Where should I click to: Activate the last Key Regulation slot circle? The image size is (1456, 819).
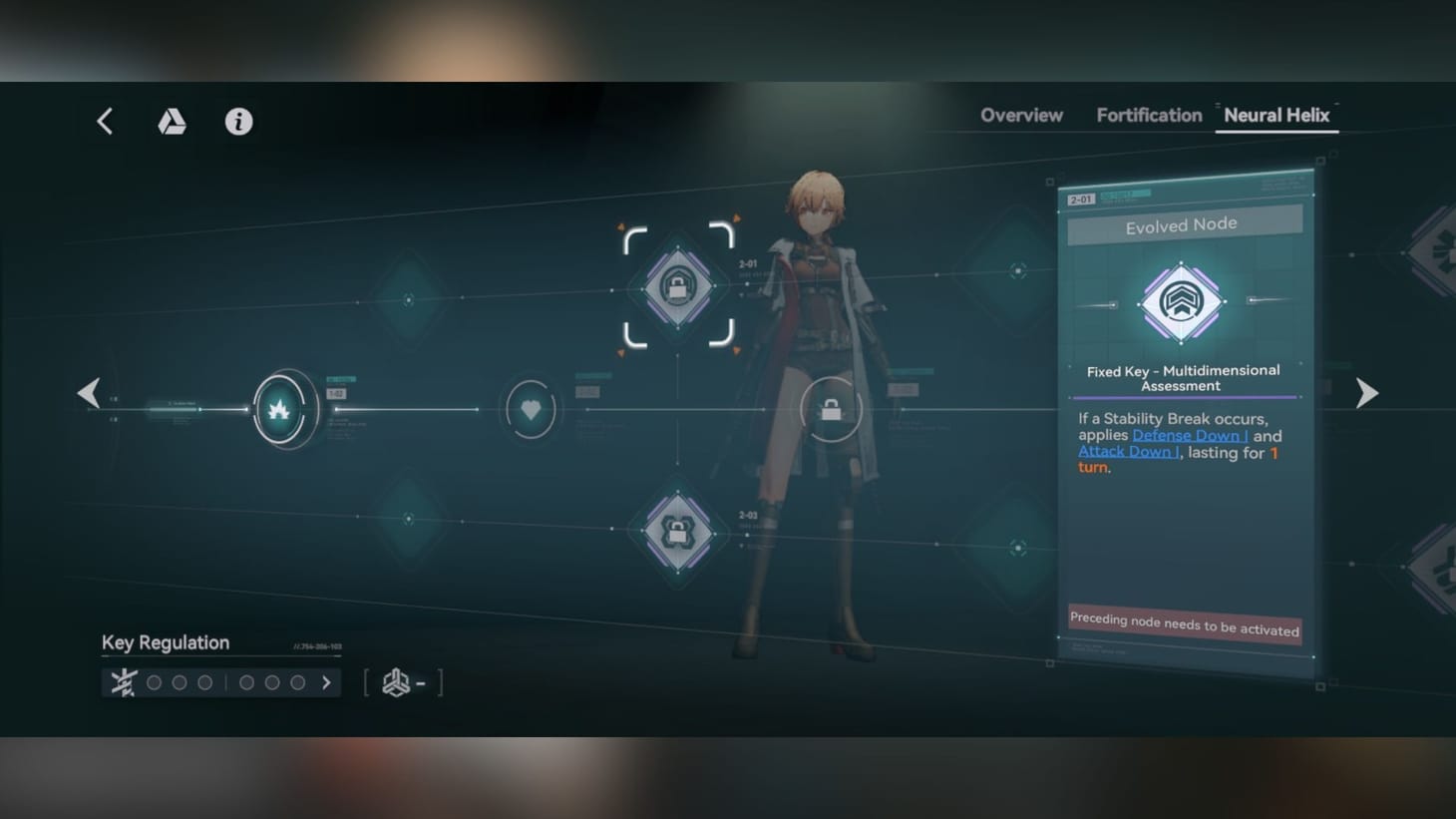(x=298, y=682)
